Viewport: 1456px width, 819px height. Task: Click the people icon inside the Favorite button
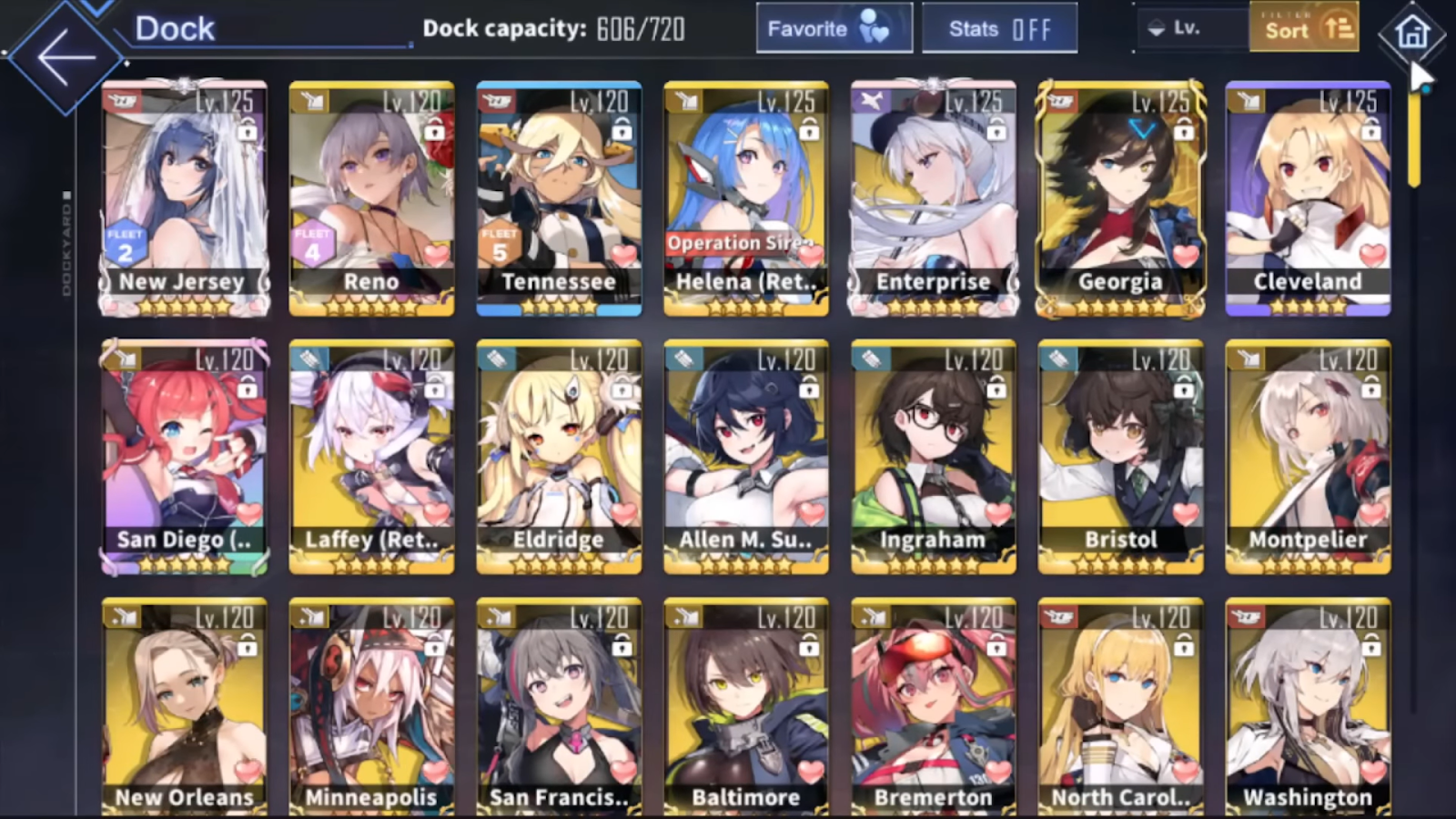click(x=875, y=28)
